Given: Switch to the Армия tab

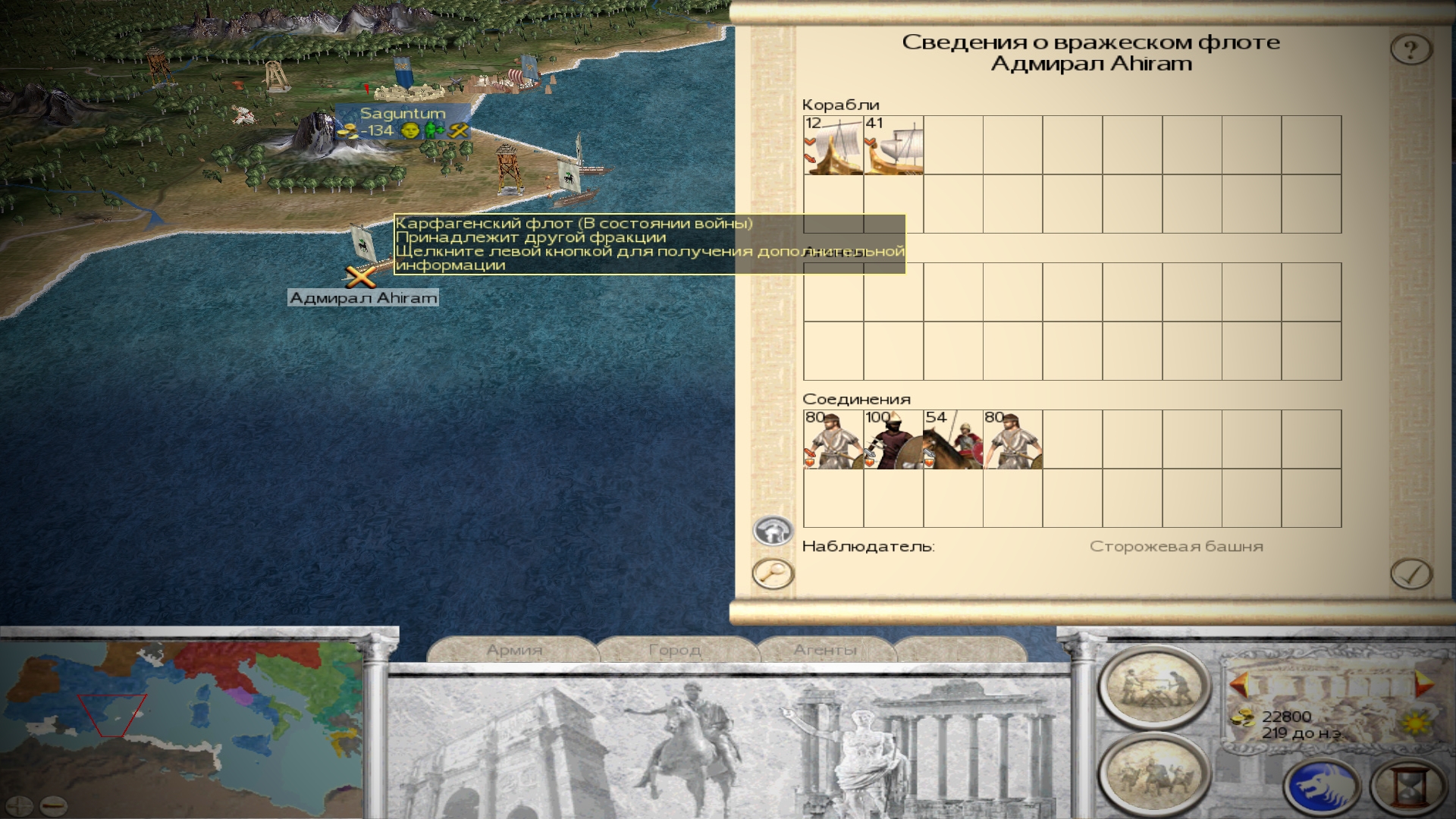Looking at the screenshot, I should click(514, 650).
